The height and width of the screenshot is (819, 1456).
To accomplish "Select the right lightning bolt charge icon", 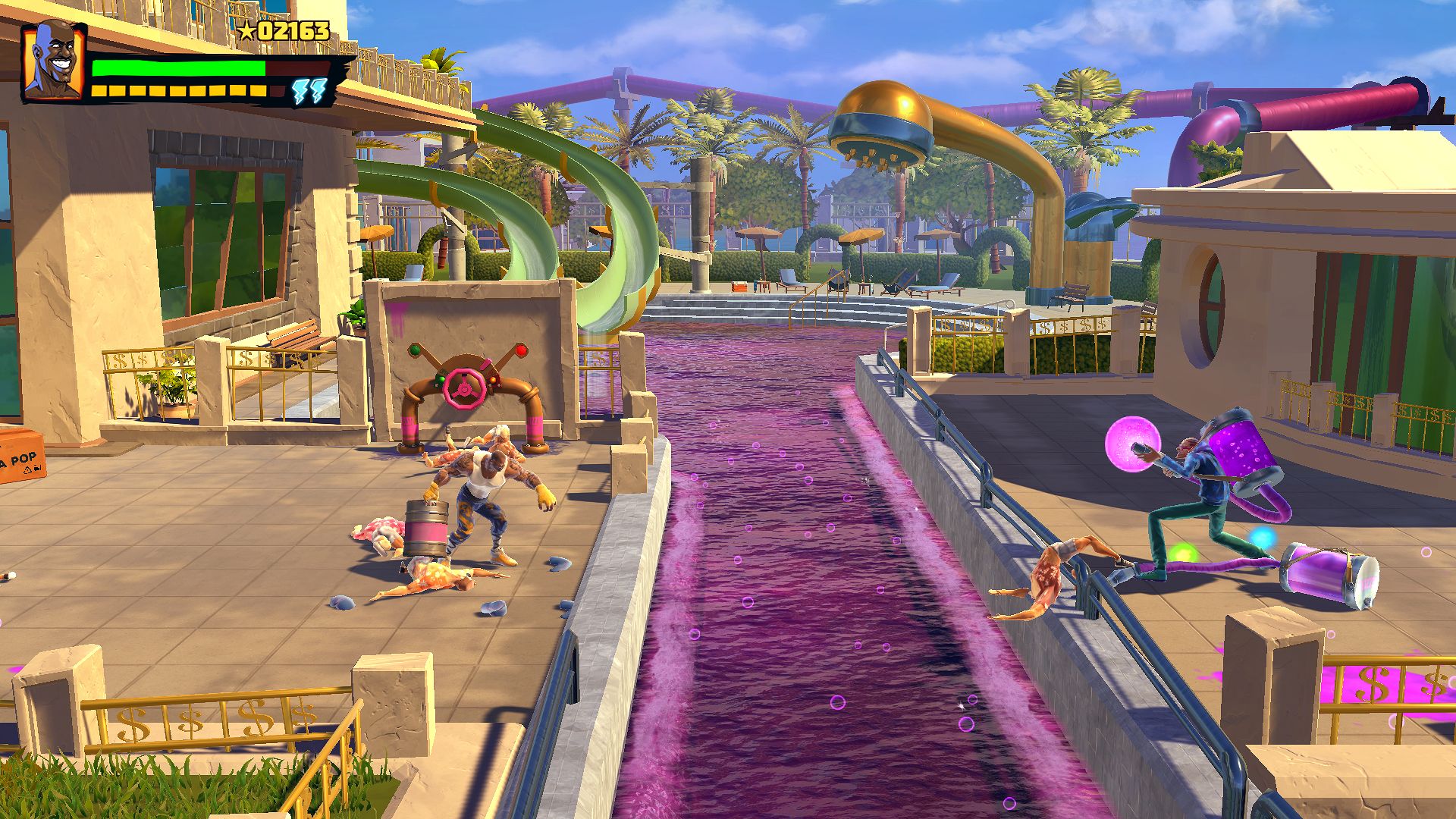I will tap(318, 91).
